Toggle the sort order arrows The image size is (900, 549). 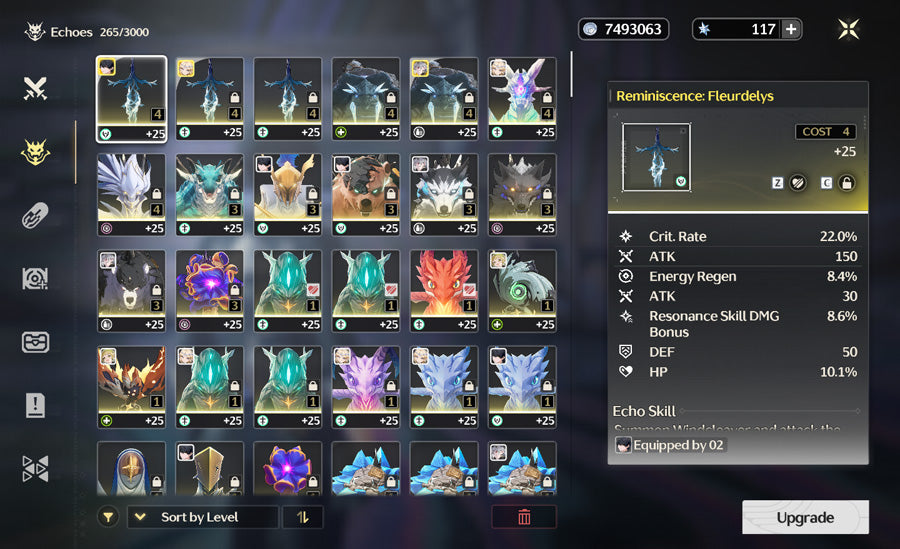tap(302, 517)
